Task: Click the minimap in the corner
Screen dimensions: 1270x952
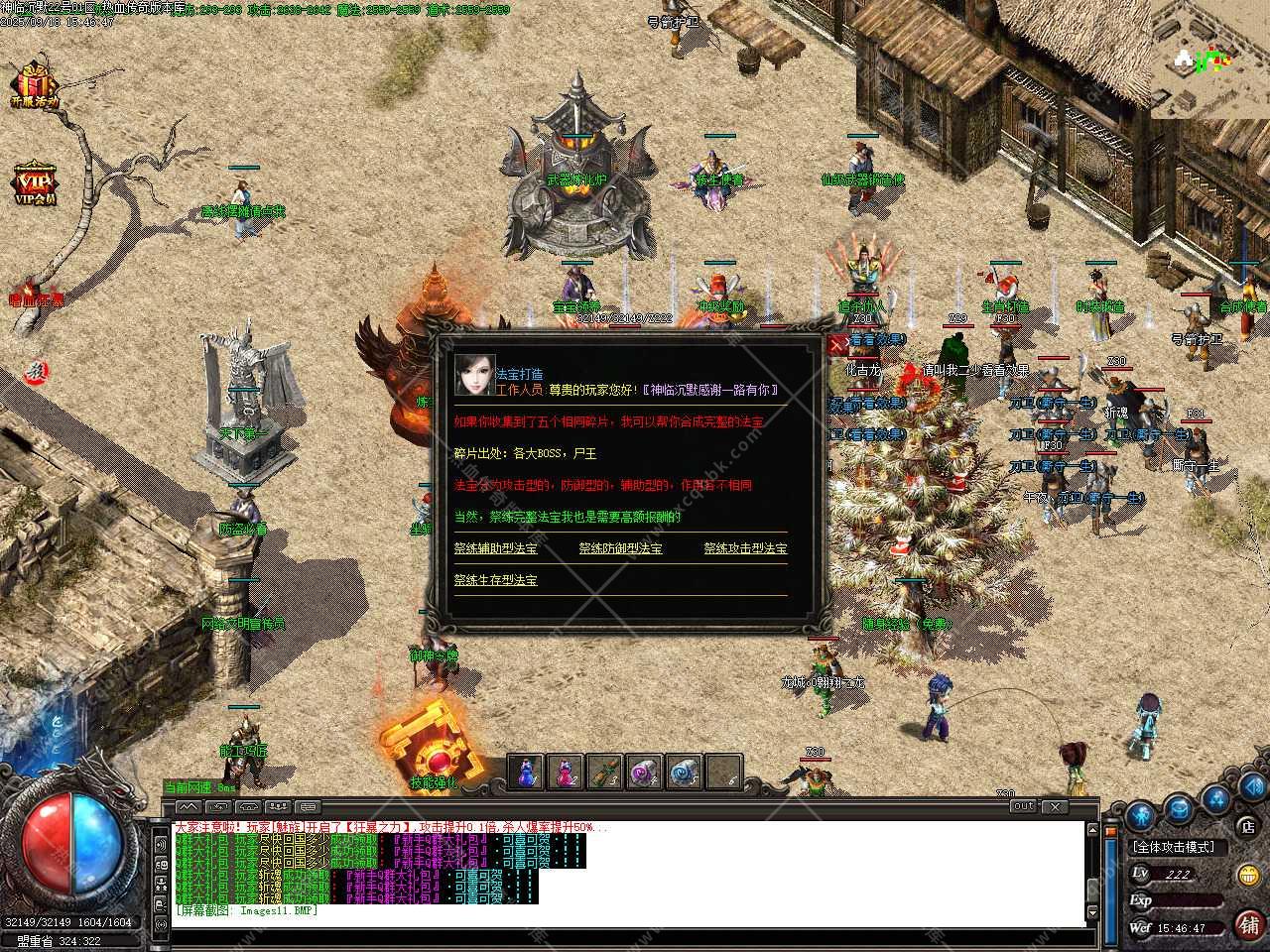Action: [x=1209, y=59]
